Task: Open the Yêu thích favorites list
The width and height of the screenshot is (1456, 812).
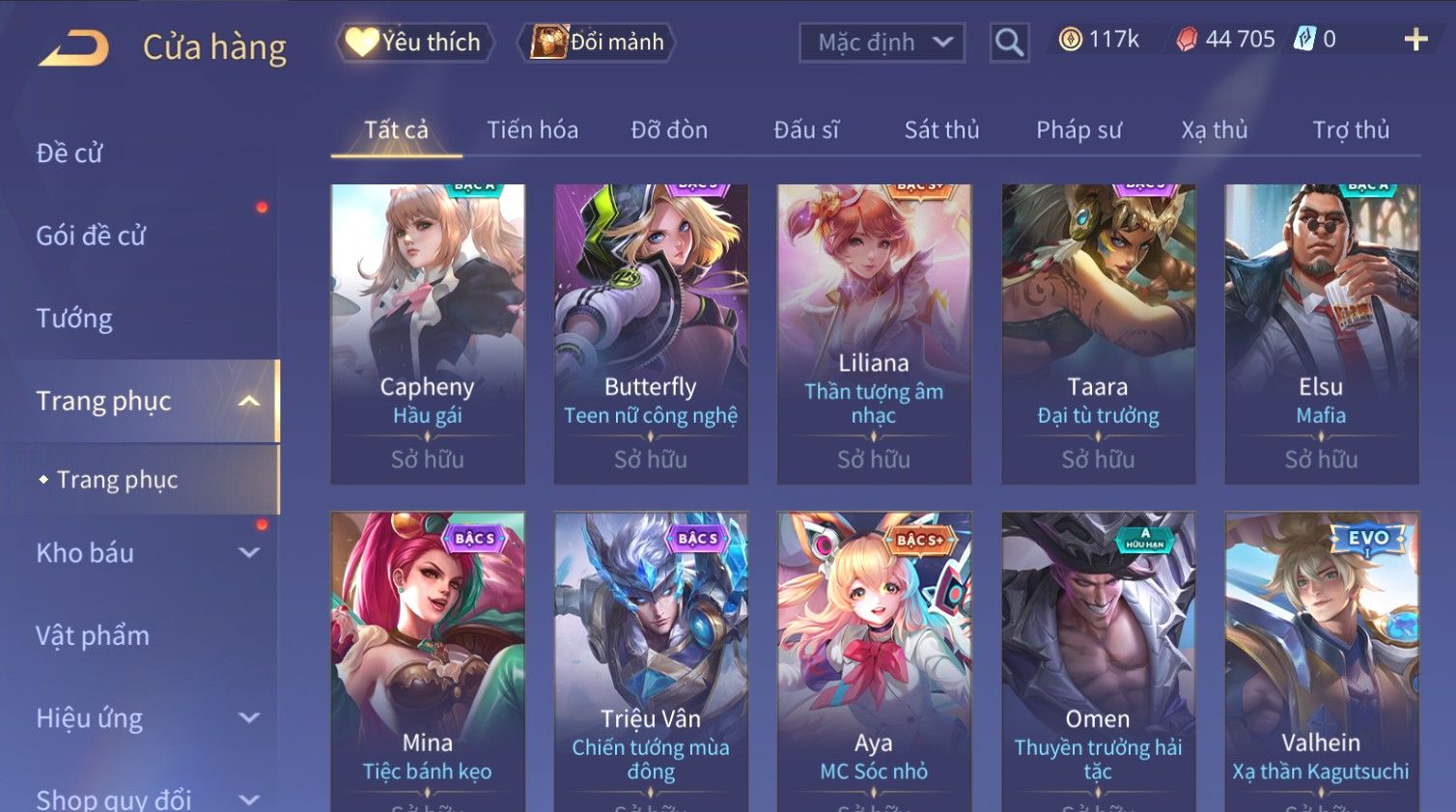Action: click(415, 42)
